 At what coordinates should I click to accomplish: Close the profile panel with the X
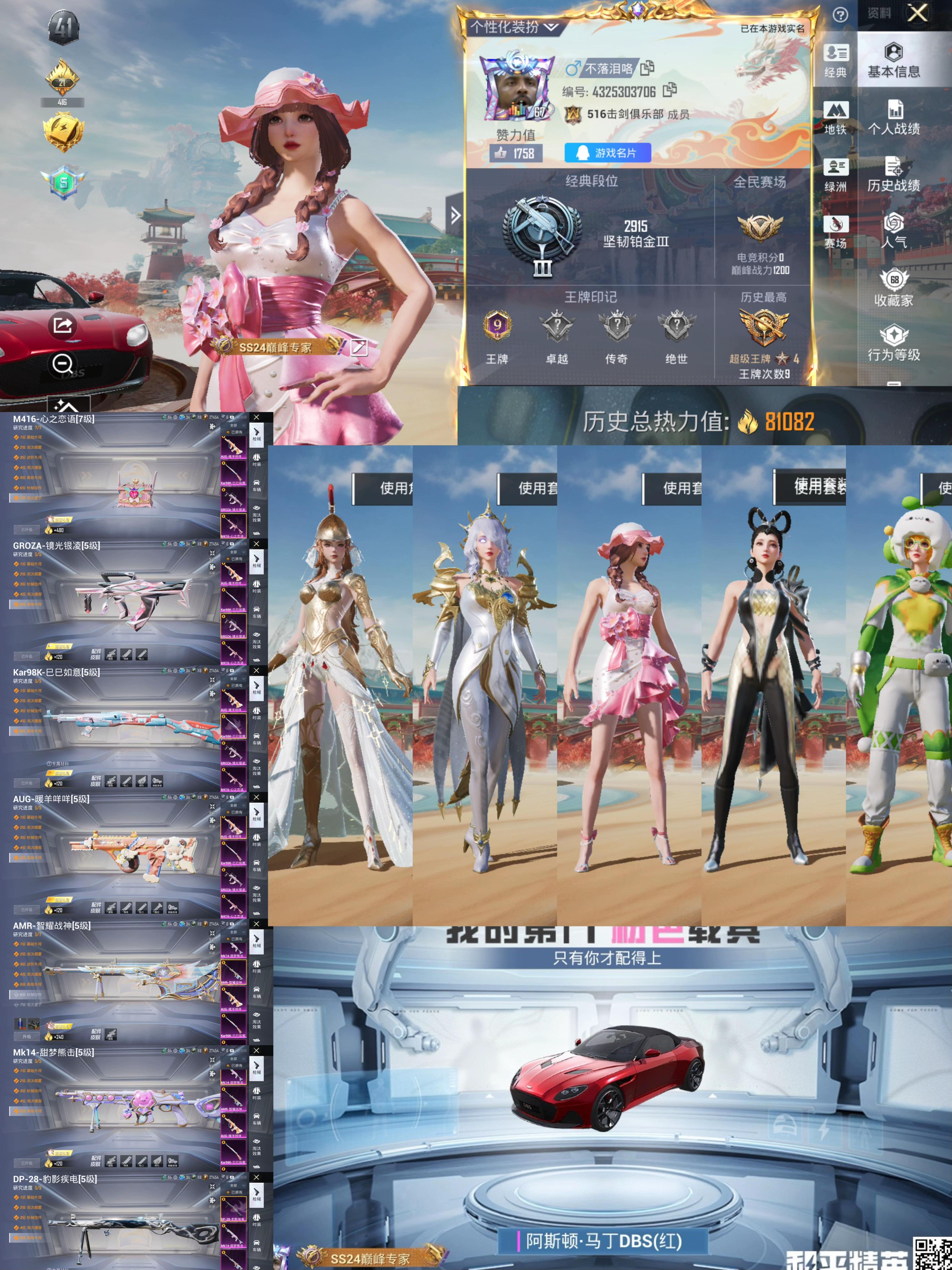(918, 13)
